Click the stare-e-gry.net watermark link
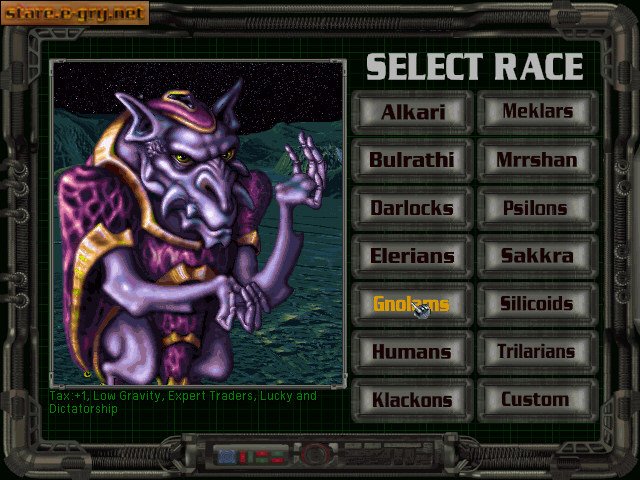This screenshot has width=640, height=480. click(x=74, y=13)
